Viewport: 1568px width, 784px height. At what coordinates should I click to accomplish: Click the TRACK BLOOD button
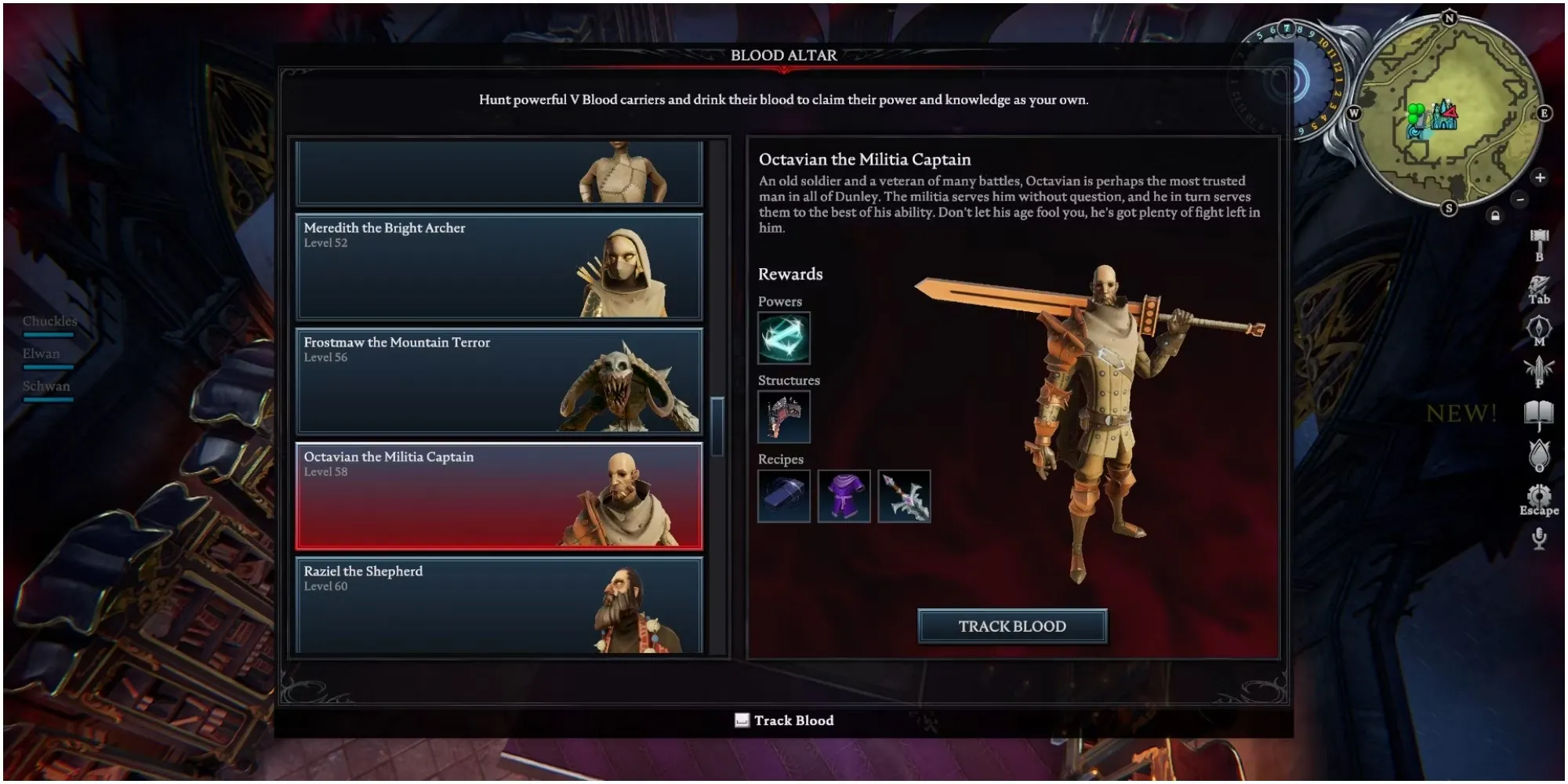1012,626
